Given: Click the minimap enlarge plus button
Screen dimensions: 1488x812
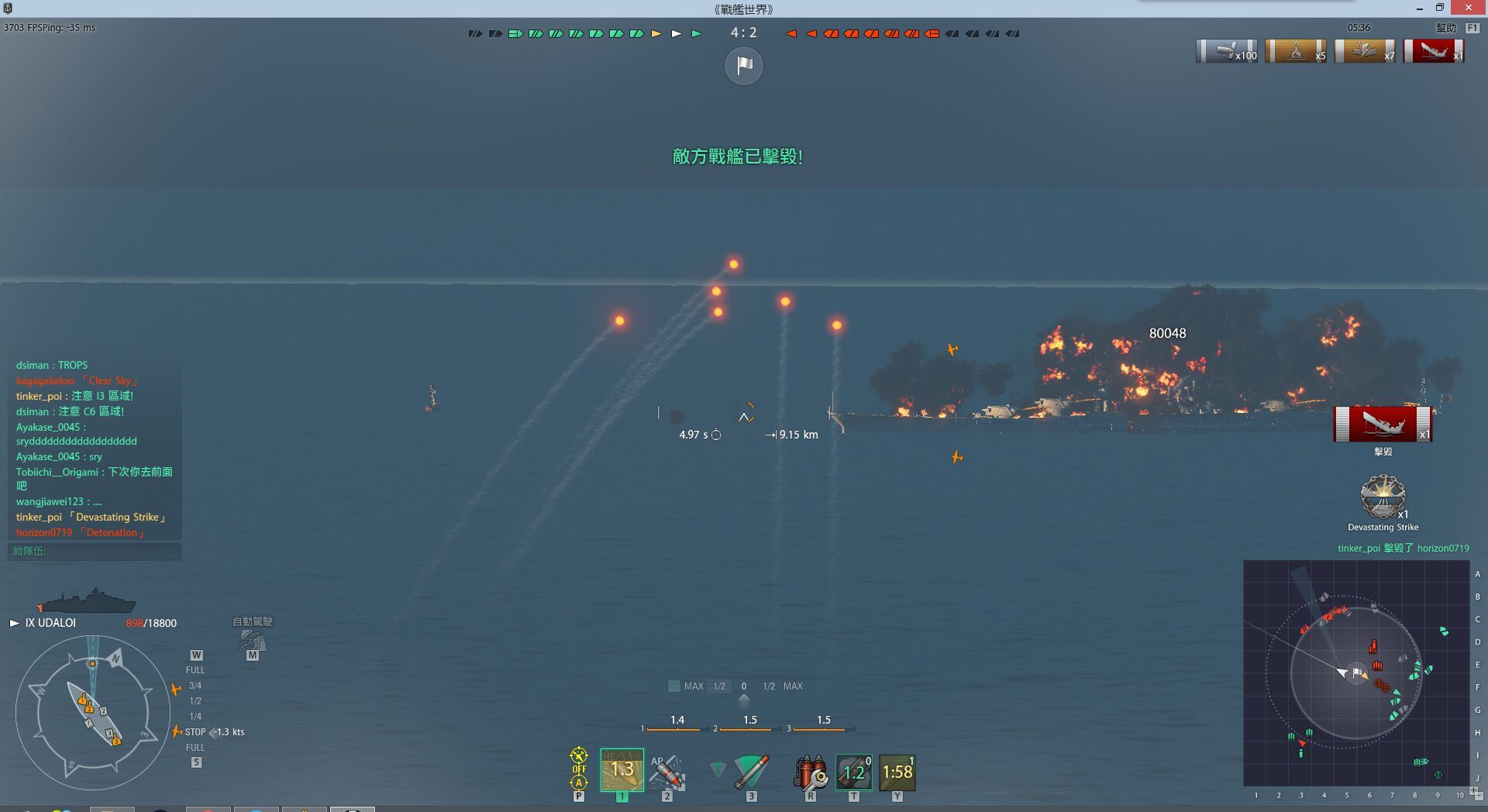Looking at the screenshot, I should pyautogui.click(x=1473, y=790).
